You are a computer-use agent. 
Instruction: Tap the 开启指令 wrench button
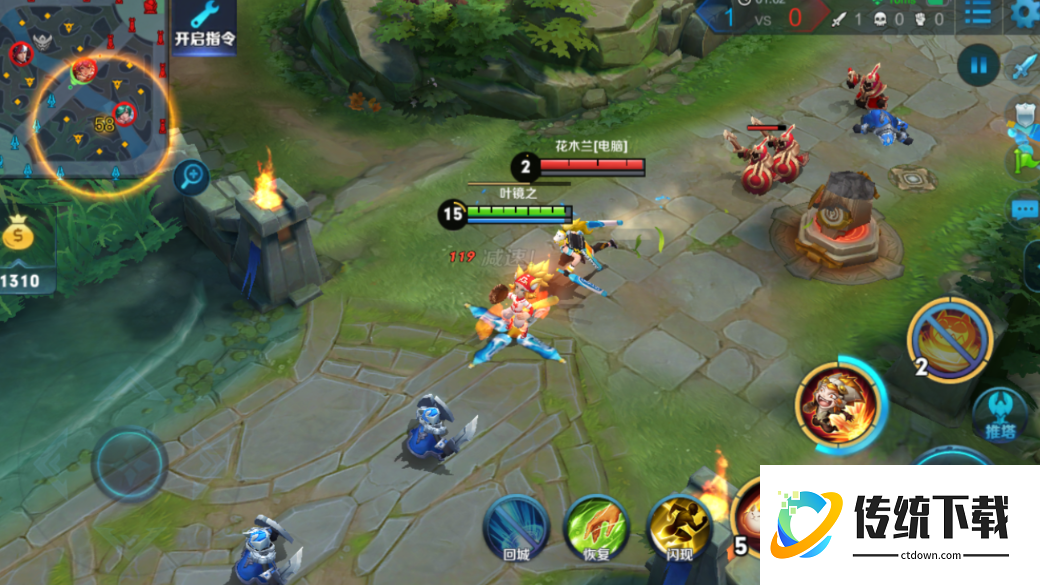(x=205, y=25)
